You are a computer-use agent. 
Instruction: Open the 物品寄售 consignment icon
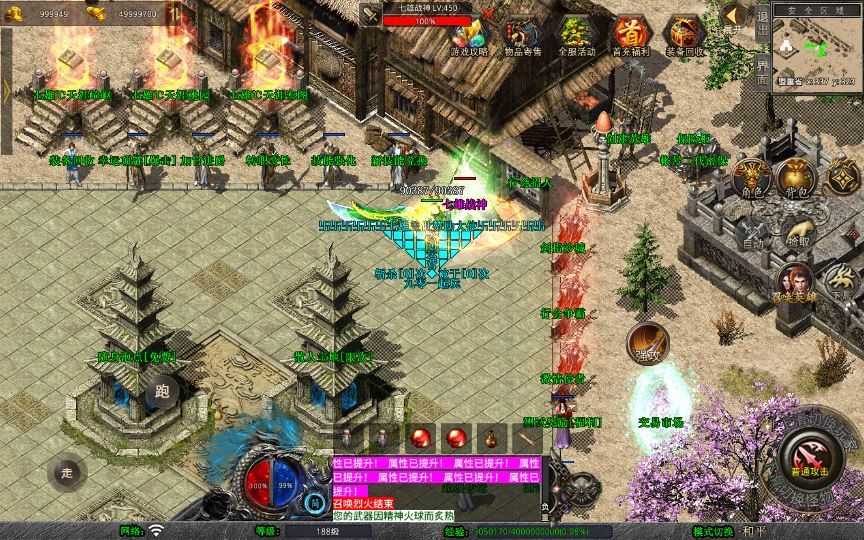pyautogui.click(x=521, y=35)
